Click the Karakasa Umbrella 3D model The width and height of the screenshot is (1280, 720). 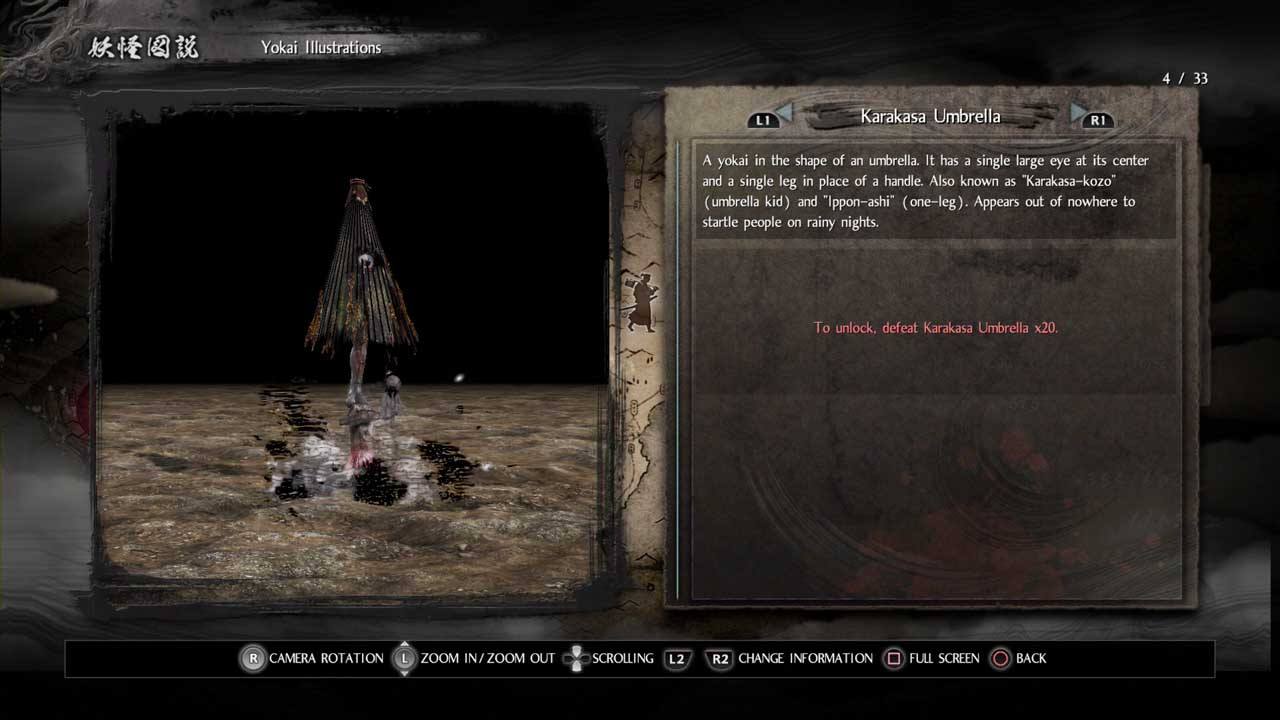click(x=360, y=290)
